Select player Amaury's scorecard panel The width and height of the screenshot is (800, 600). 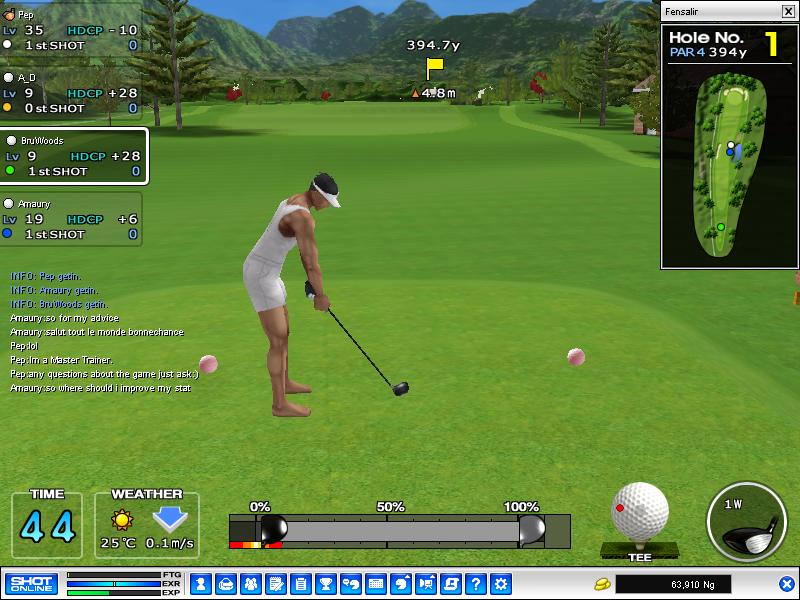click(70, 219)
